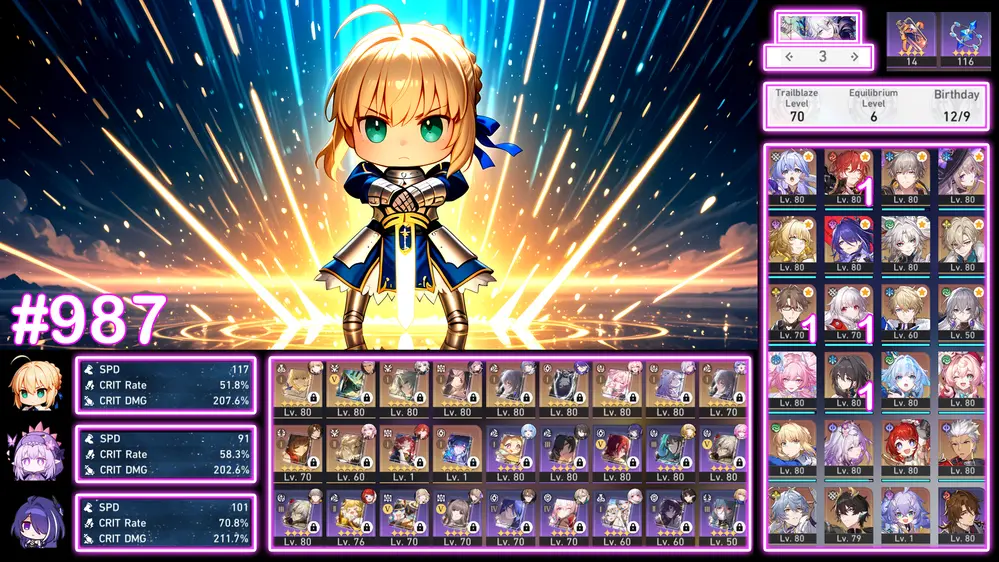Select the gold icon showing count 14

tap(911, 38)
